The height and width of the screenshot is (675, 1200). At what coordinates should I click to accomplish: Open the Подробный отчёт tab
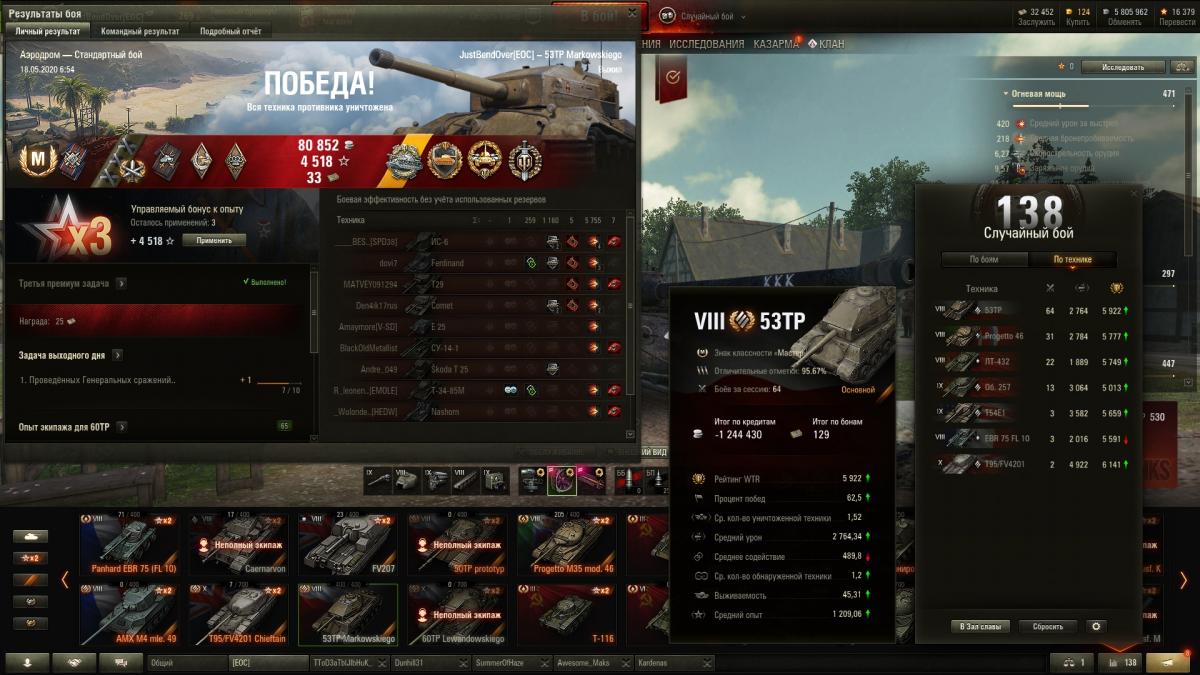click(x=230, y=31)
